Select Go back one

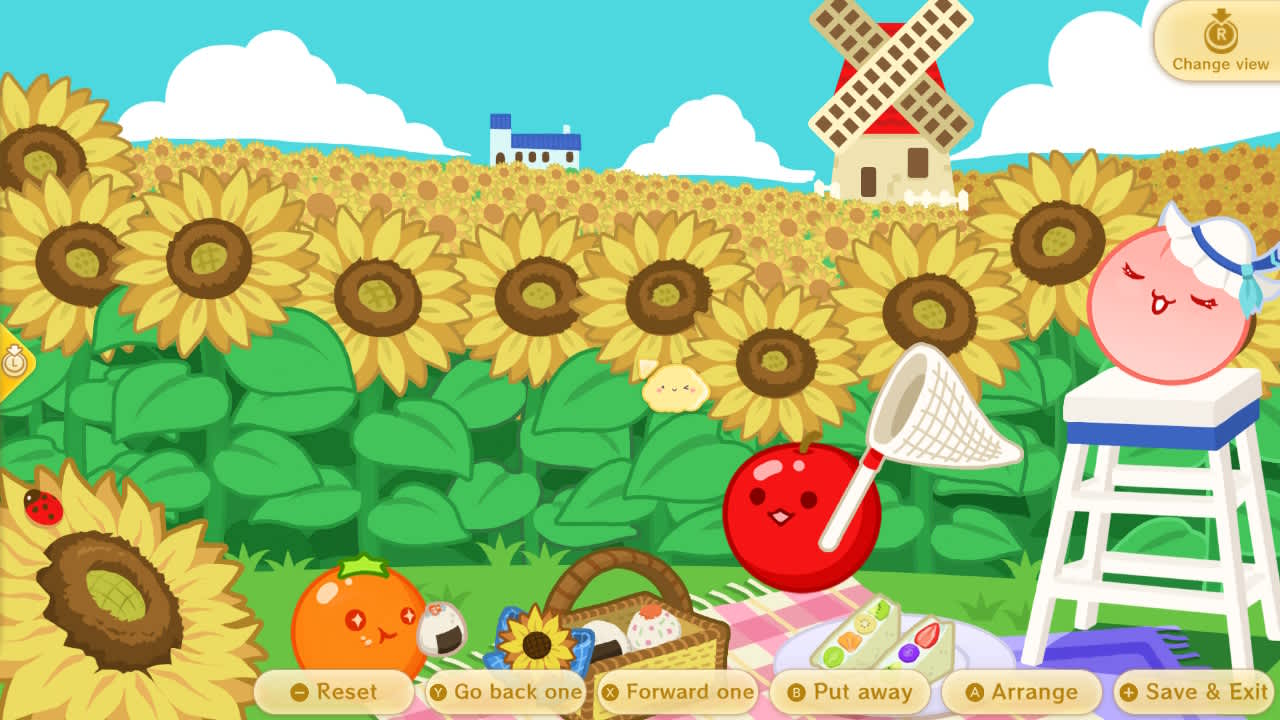pyautogui.click(x=505, y=691)
